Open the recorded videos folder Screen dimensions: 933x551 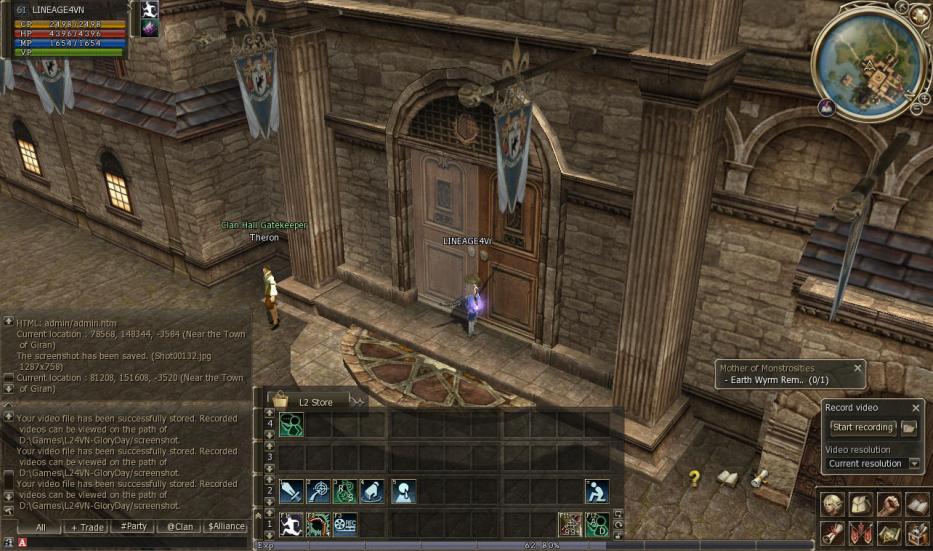coord(909,428)
